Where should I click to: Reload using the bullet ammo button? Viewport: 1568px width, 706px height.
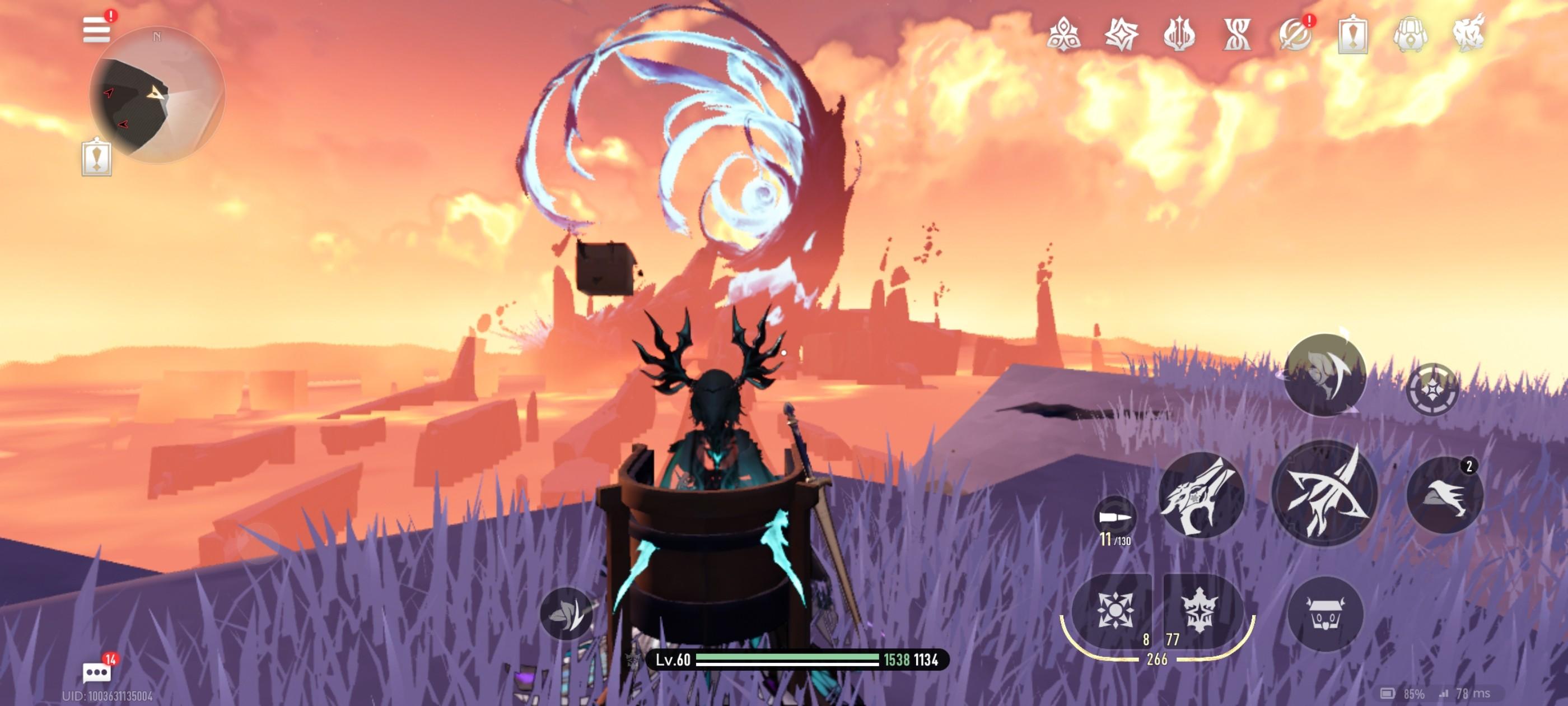[x=1114, y=518]
